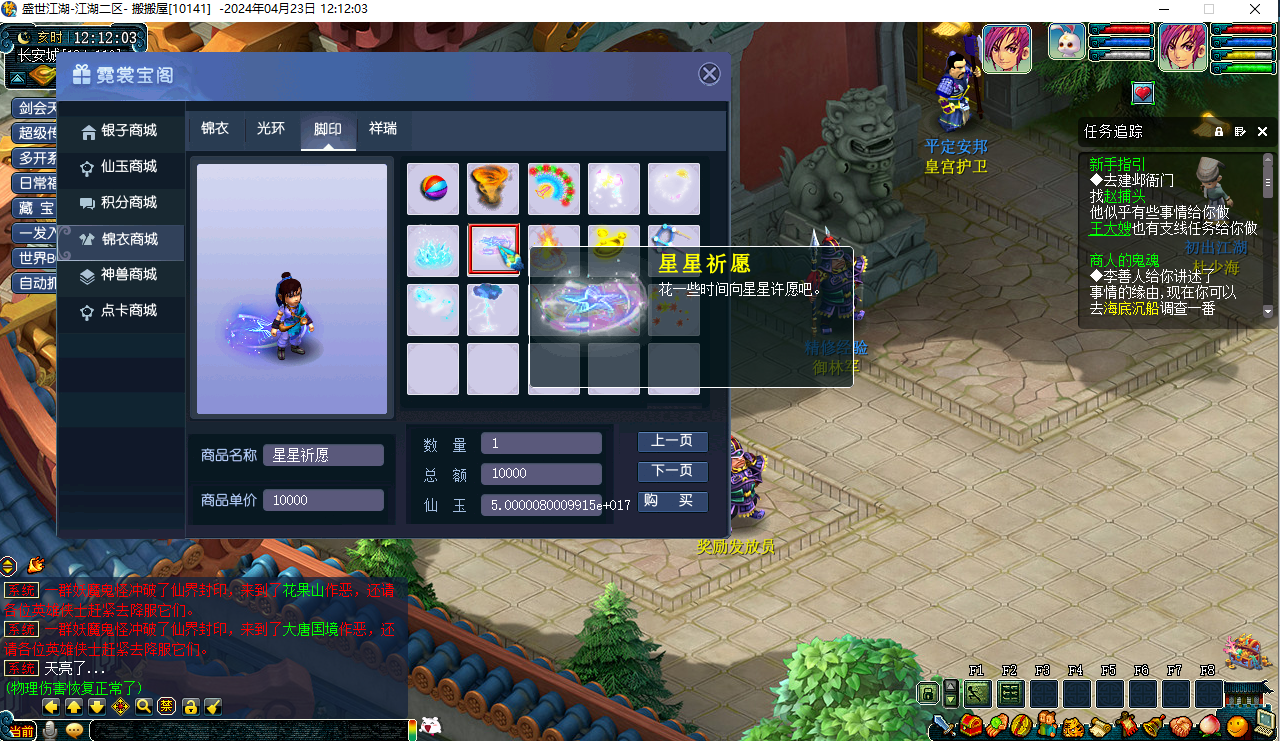The width and height of the screenshot is (1280, 741).
Task: Open the tiger pet icon
Action: point(1072,724)
